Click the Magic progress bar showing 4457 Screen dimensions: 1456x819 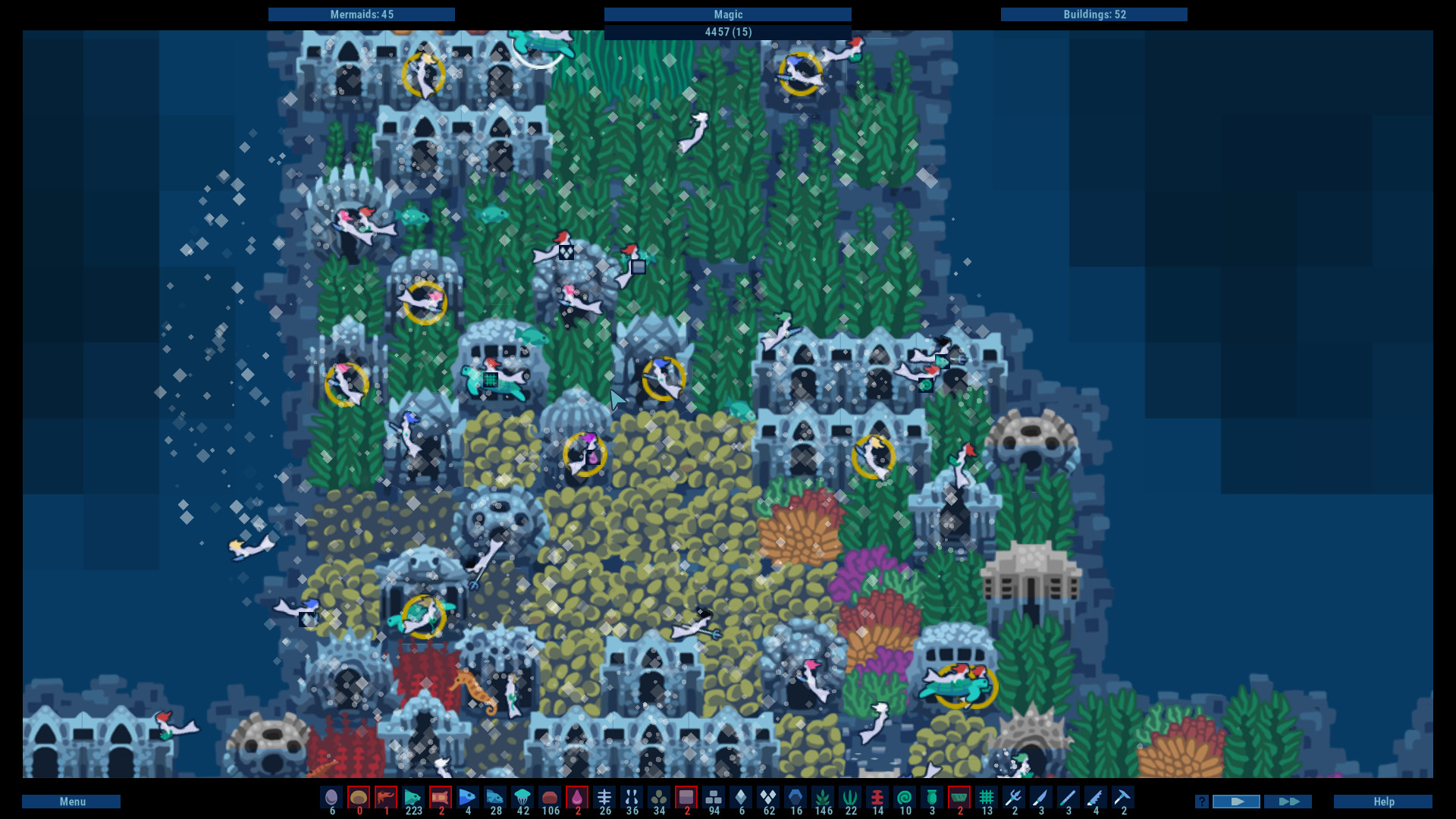728,23
